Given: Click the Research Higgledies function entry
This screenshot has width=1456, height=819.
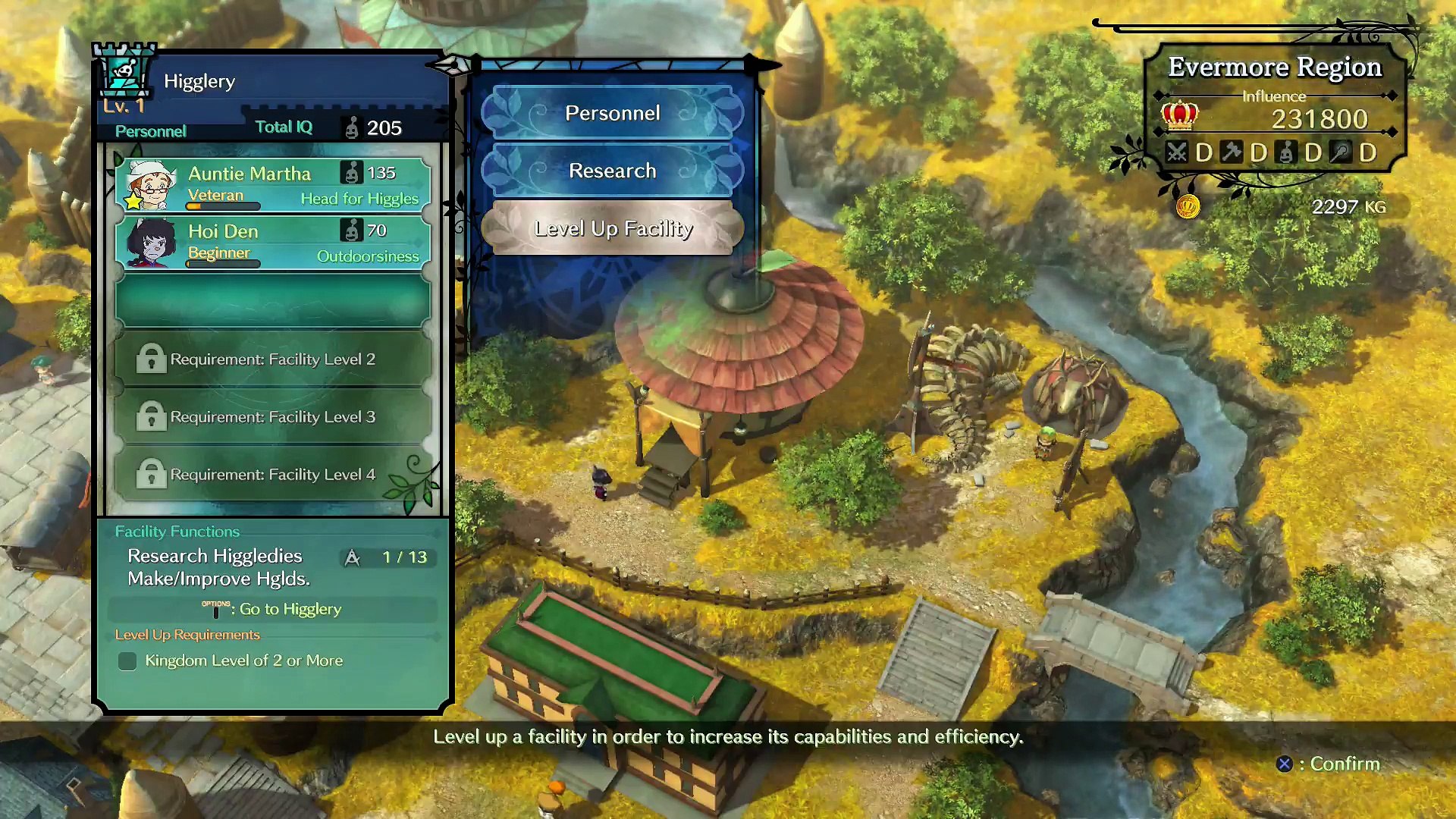Looking at the screenshot, I should pos(215,556).
